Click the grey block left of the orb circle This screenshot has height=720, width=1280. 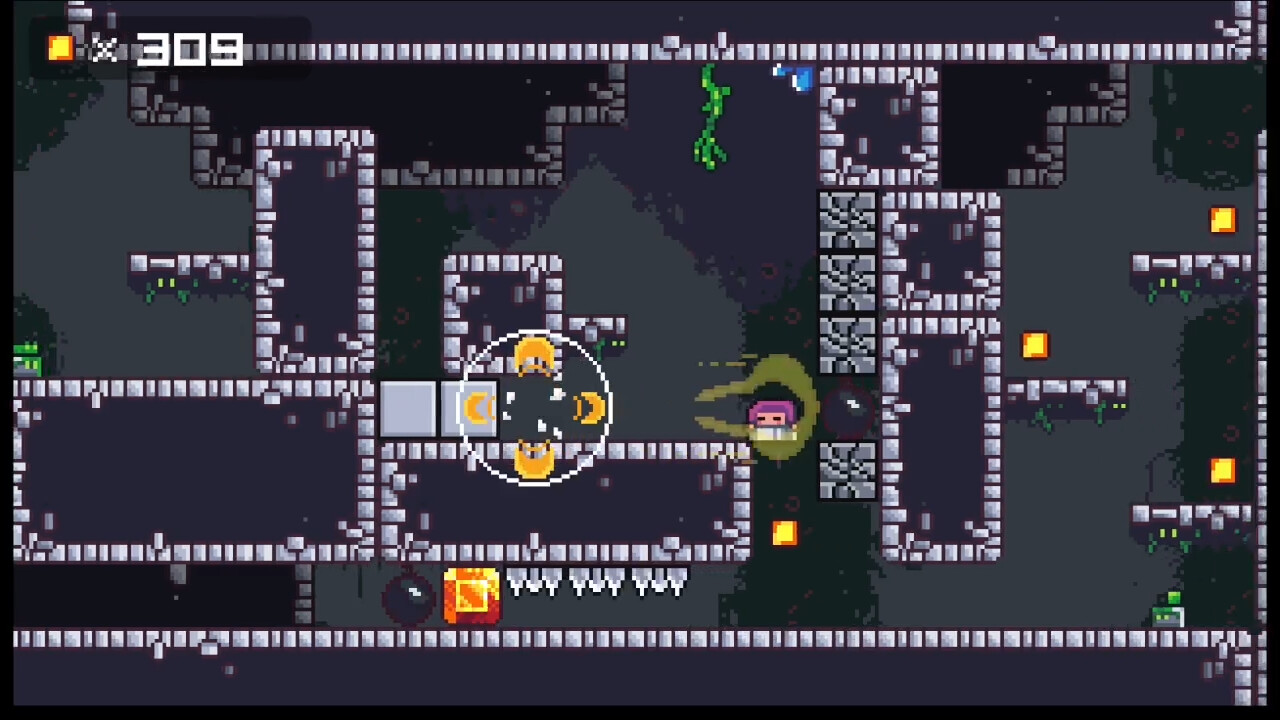tap(407, 407)
